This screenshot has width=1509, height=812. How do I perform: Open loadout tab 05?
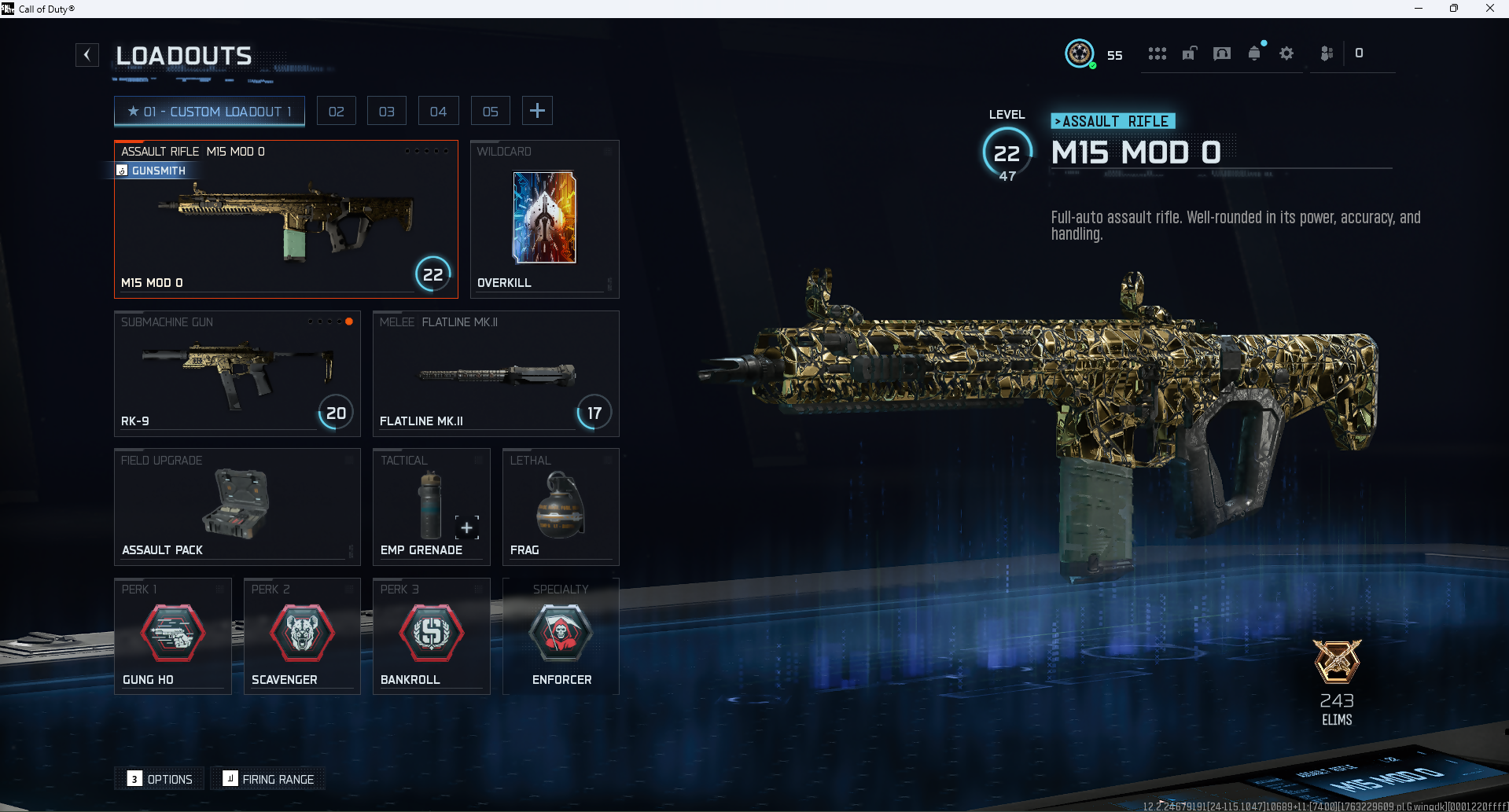(x=491, y=112)
